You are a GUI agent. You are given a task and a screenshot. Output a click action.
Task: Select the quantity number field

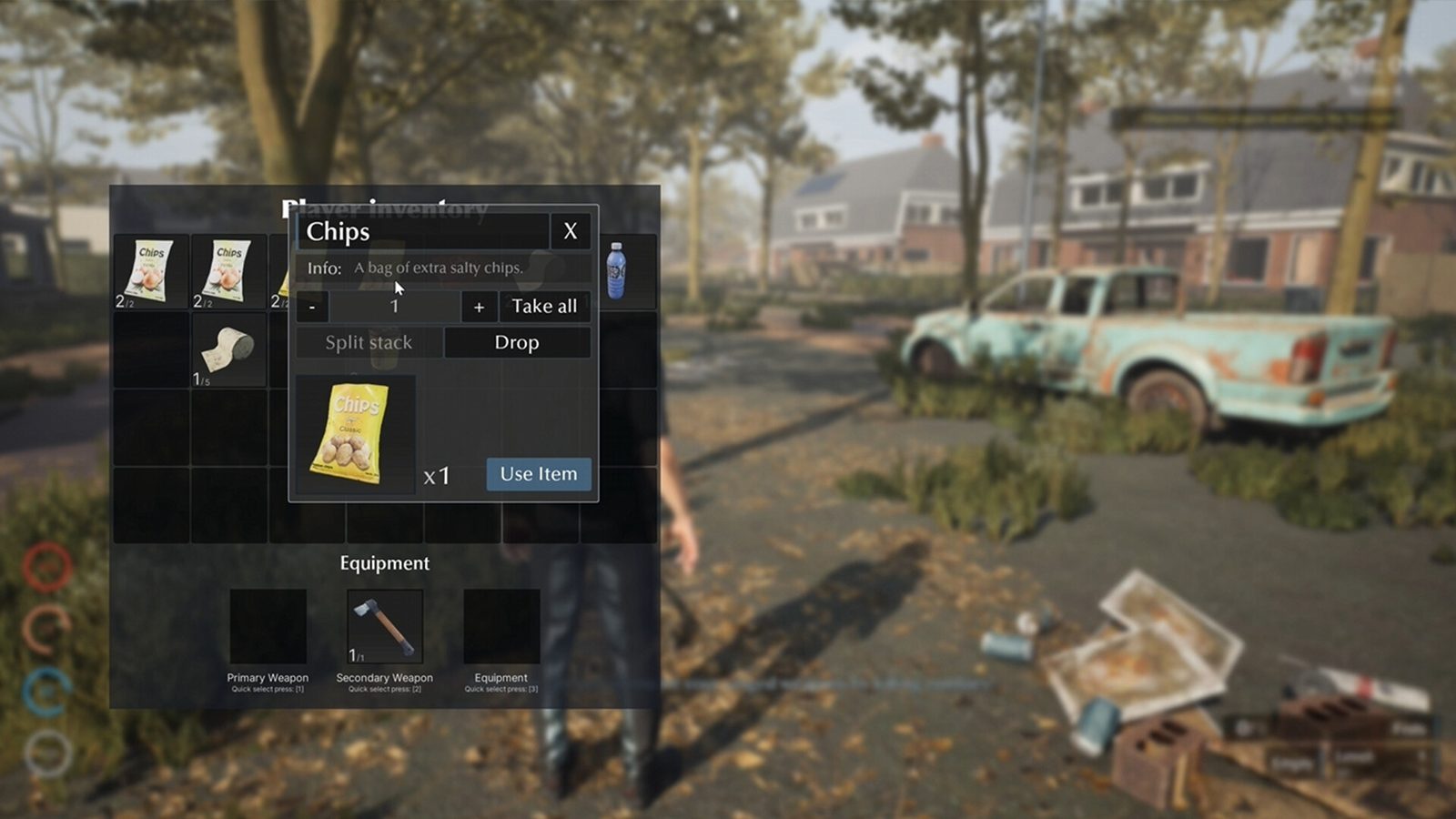point(394,307)
